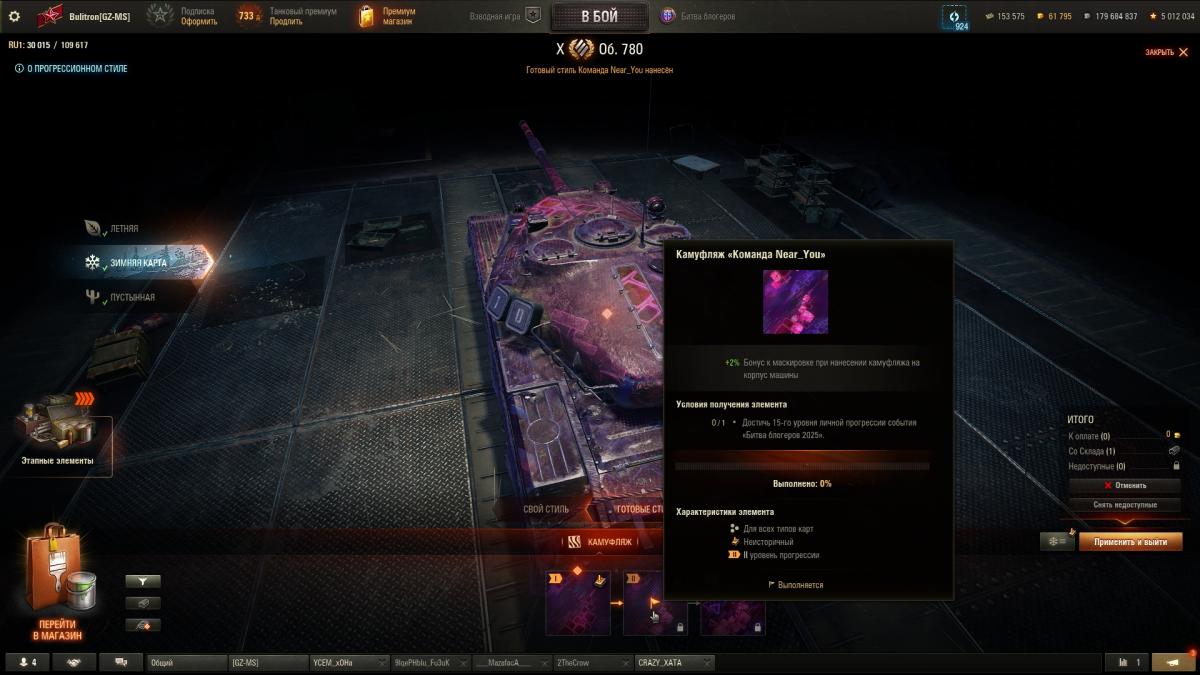
Task: Open the Общий chat channel tab
Action: point(185,662)
